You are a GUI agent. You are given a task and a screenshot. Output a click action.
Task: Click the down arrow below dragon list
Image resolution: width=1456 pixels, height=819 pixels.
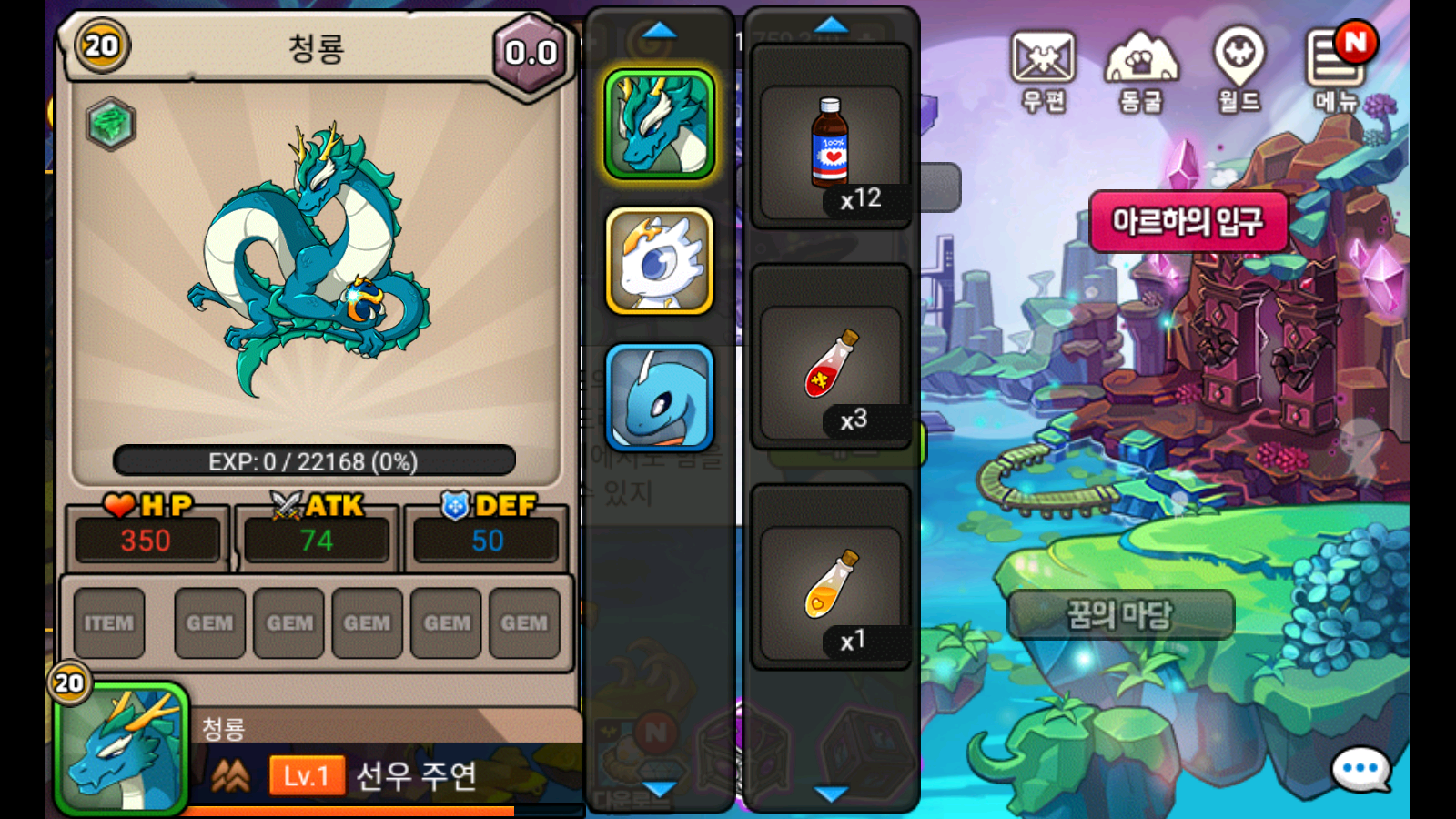tap(660, 789)
